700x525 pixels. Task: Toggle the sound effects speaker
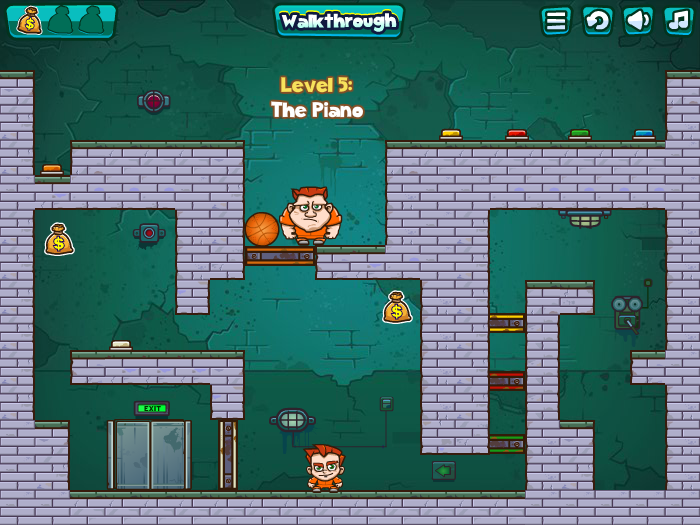[638, 21]
